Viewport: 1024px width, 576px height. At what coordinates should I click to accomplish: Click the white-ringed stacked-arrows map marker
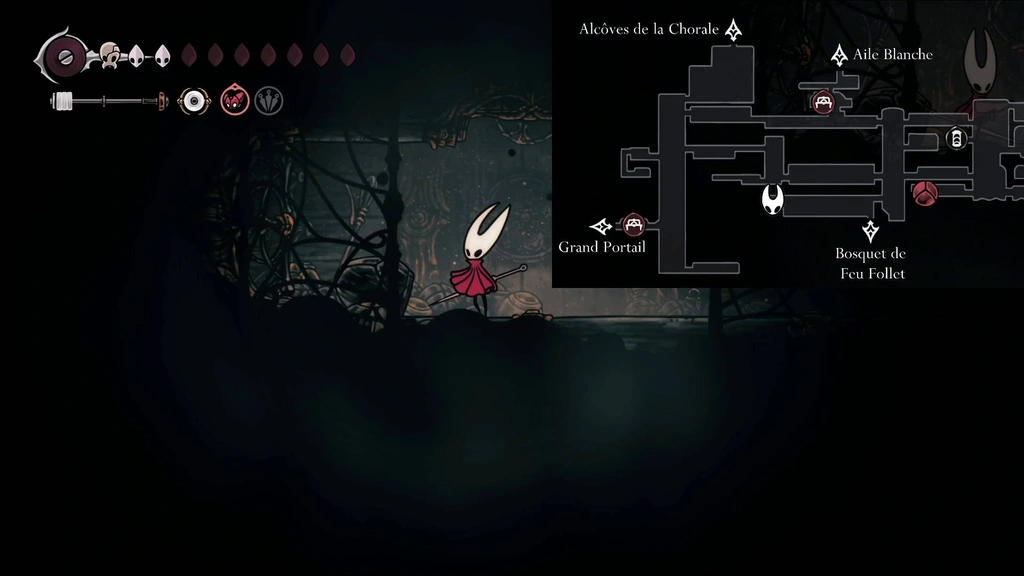click(x=956, y=139)
